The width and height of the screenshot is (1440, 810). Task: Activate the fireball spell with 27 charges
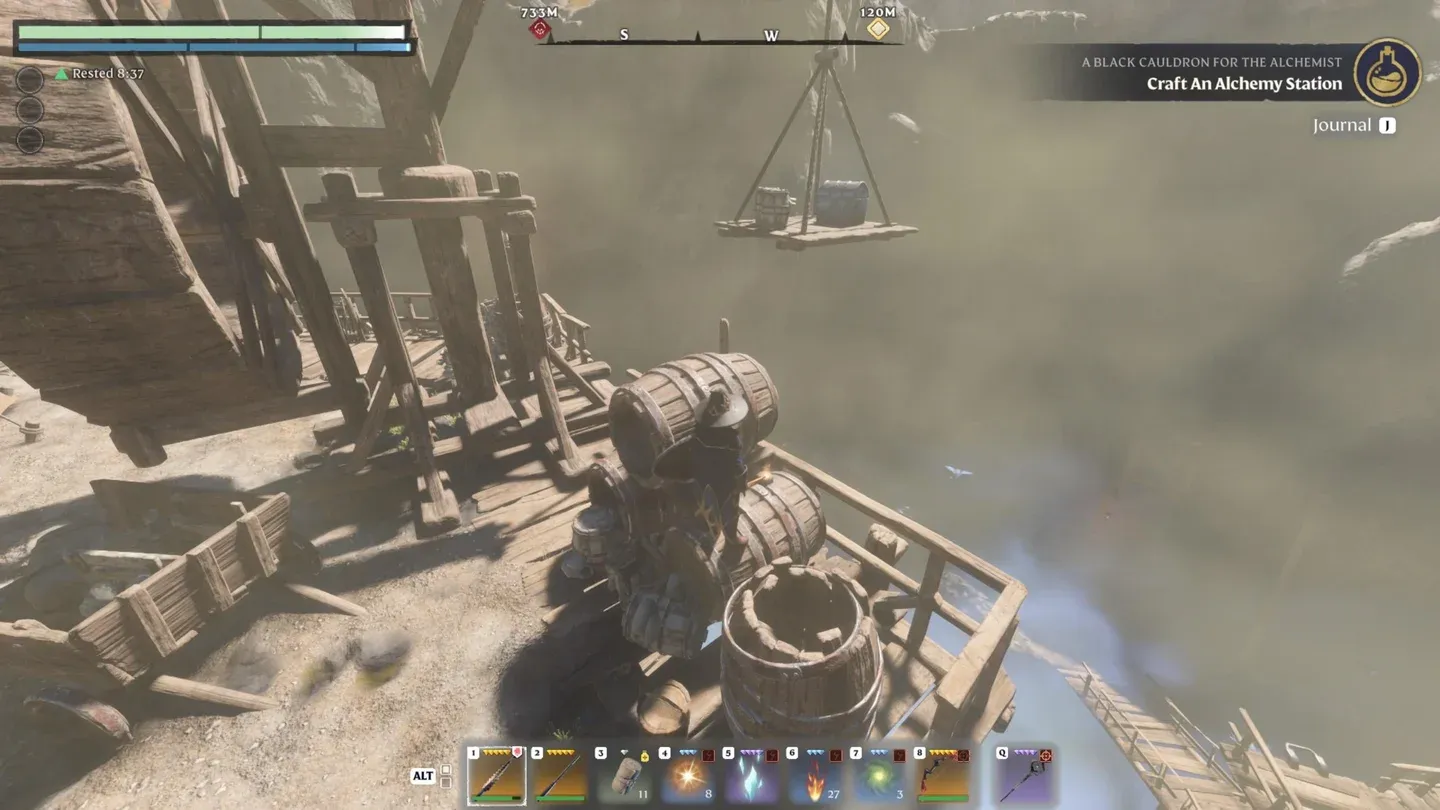click(814, 775)
